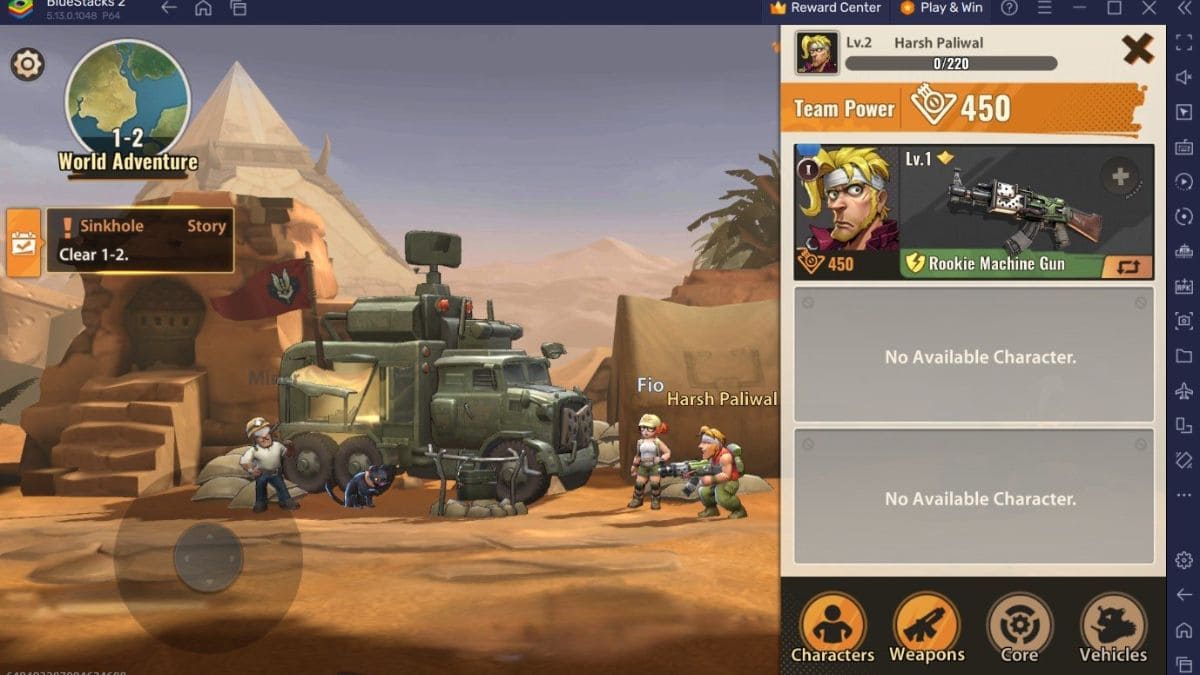
Task: Click the orange quest calendar icon
Action: (23, 242)
